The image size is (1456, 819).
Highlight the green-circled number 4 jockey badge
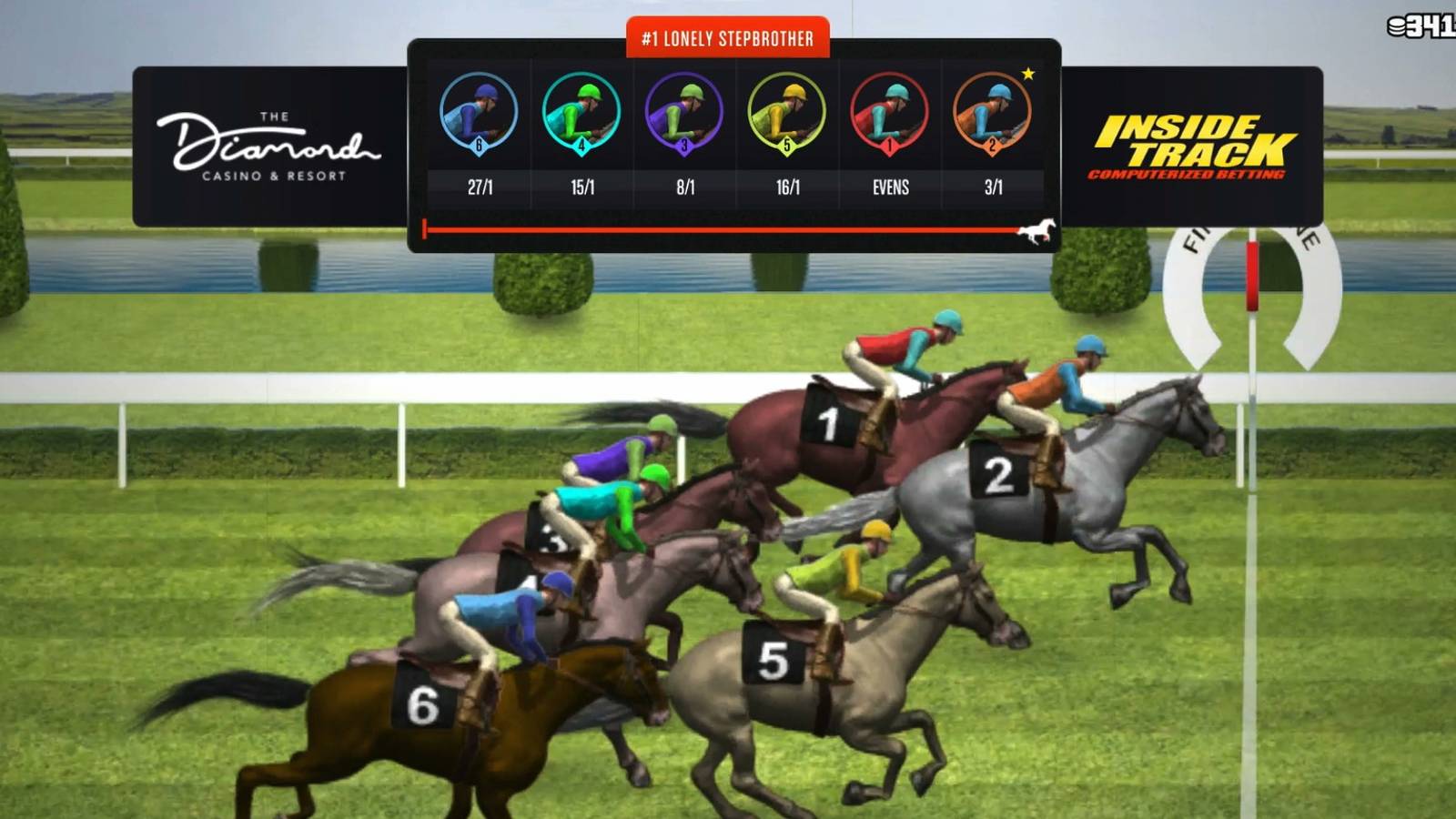(x=580, y=144)
